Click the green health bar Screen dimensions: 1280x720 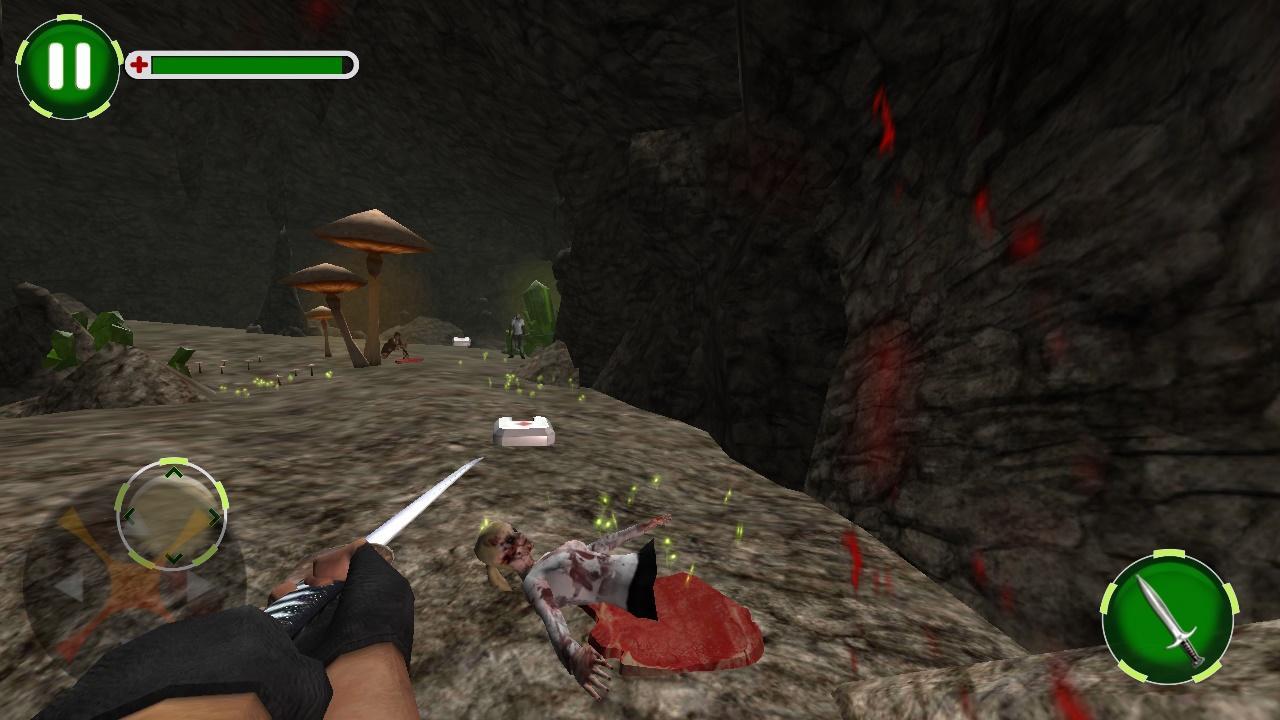(245, 63)
